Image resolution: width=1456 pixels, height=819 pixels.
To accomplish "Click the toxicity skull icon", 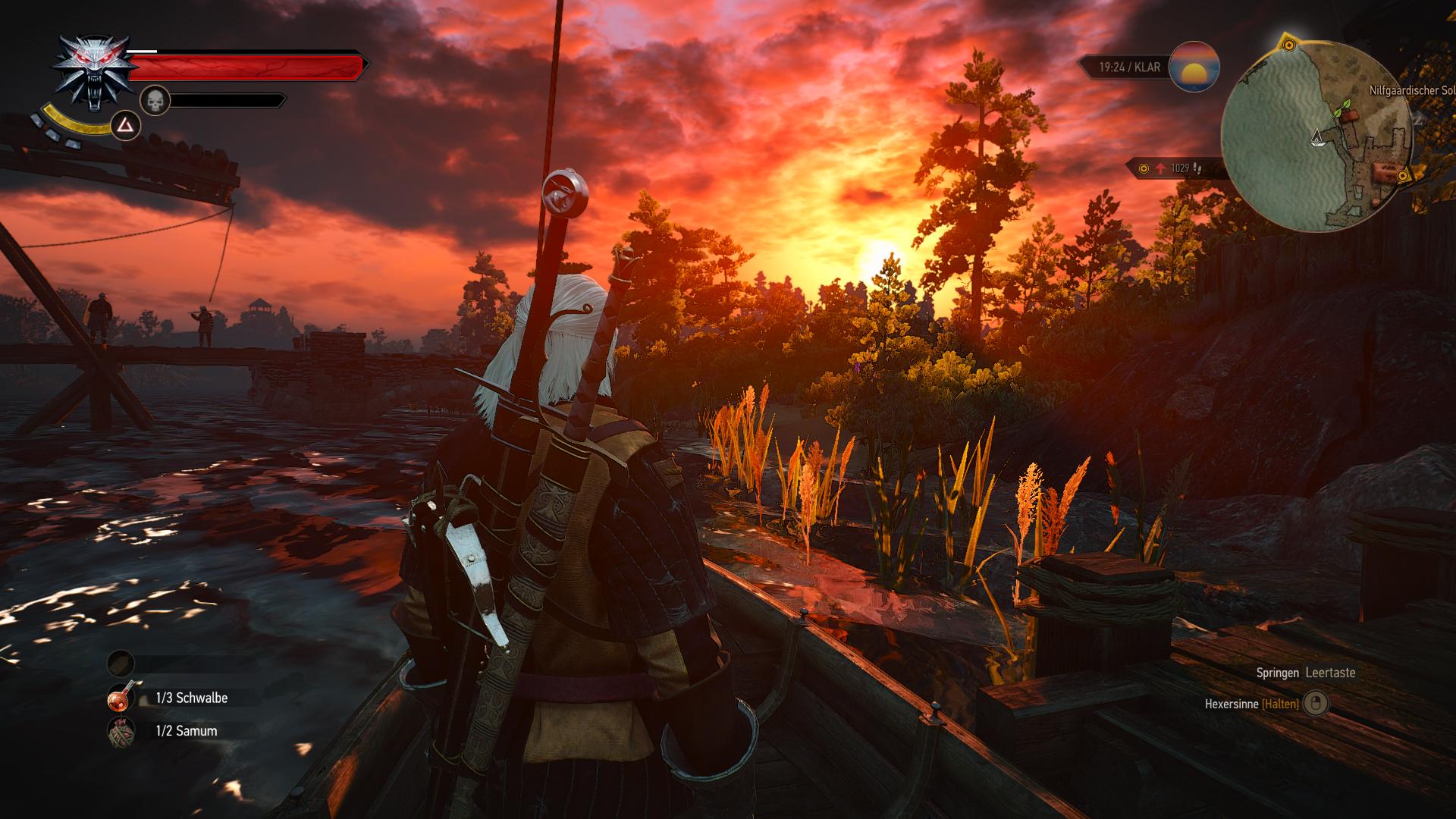I will [155, 101].
